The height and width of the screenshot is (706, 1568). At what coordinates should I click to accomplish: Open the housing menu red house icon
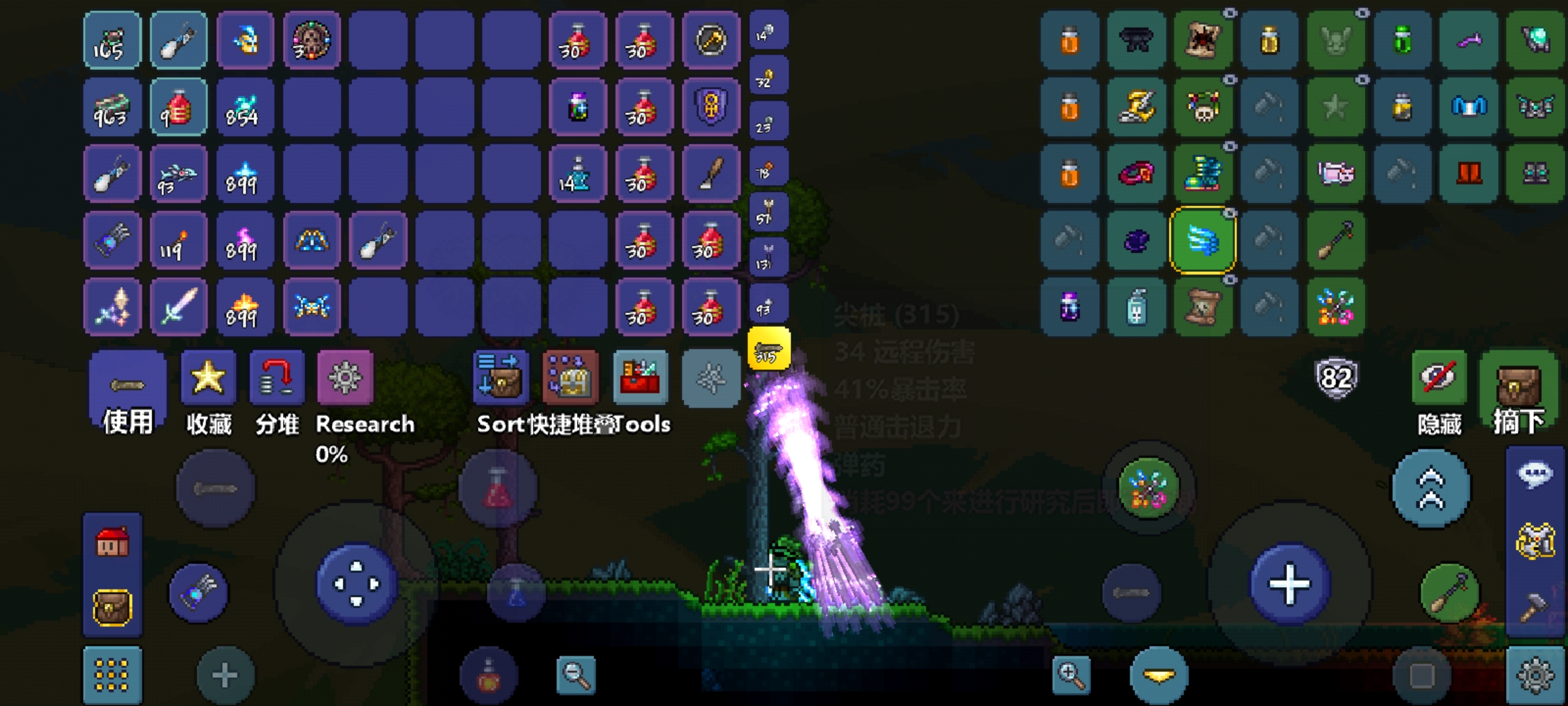pyautogui.click(x=112, y=543)
